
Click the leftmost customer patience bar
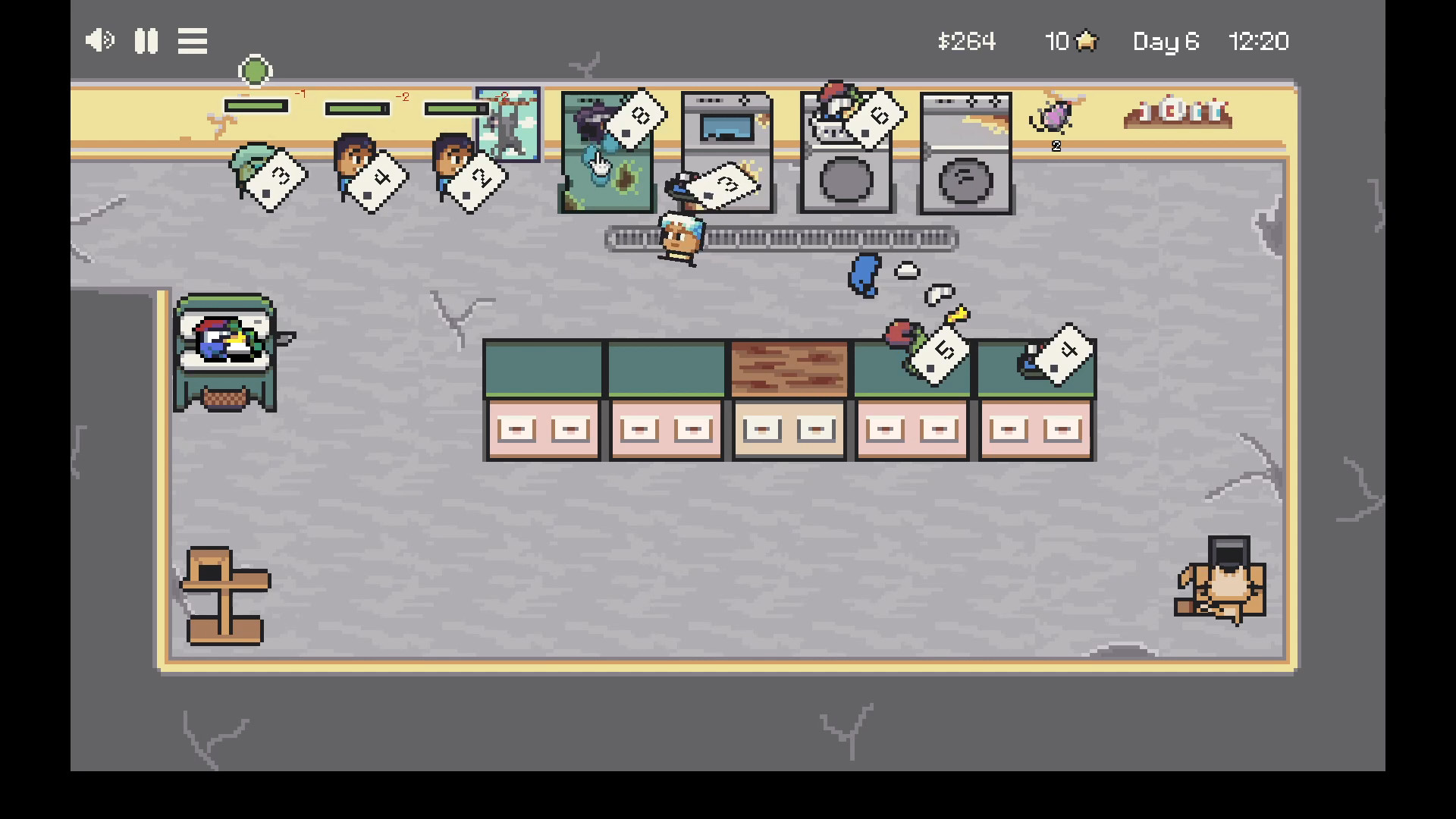pos(255,107)
